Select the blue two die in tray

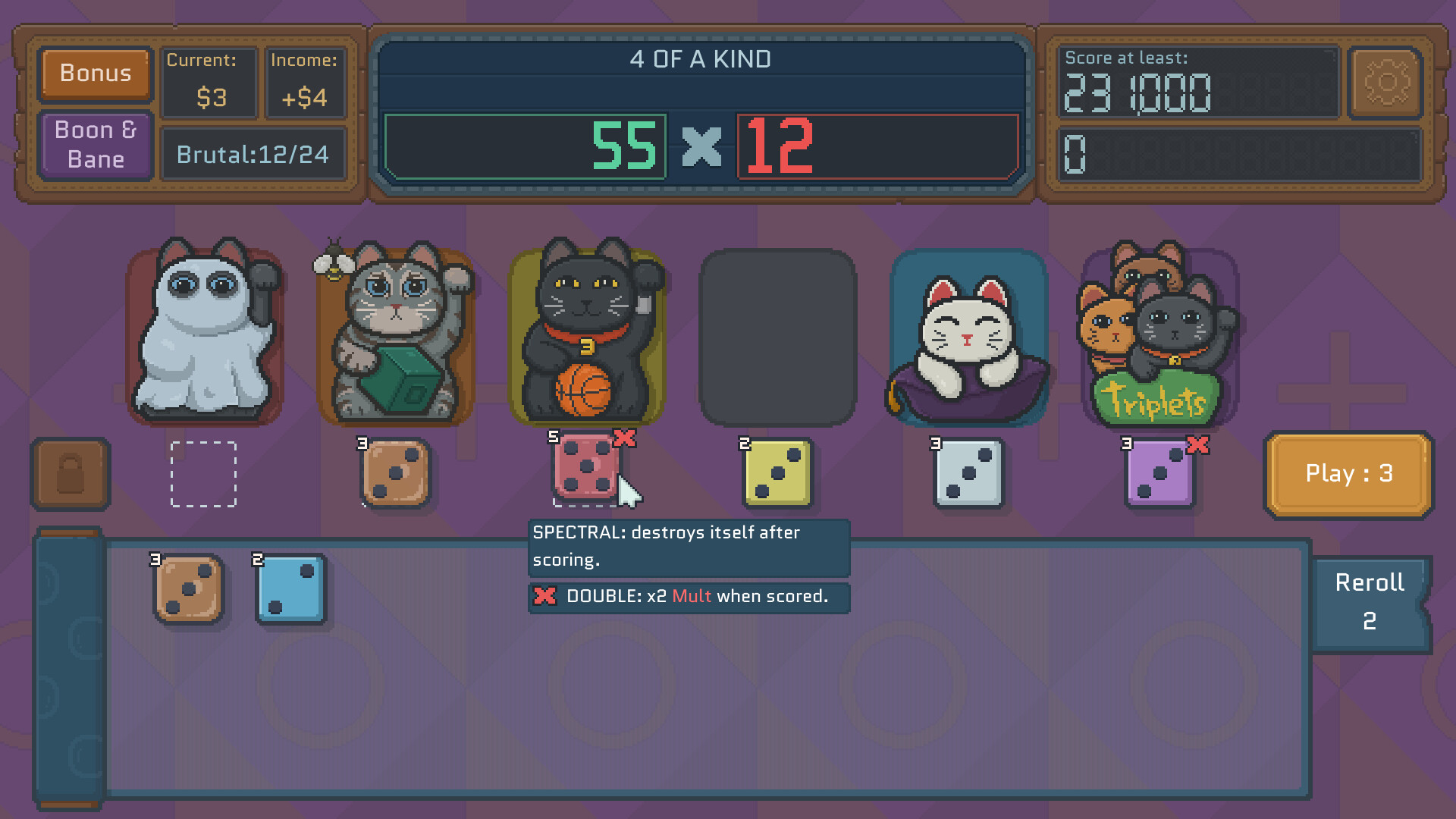(x=291, y=589)
